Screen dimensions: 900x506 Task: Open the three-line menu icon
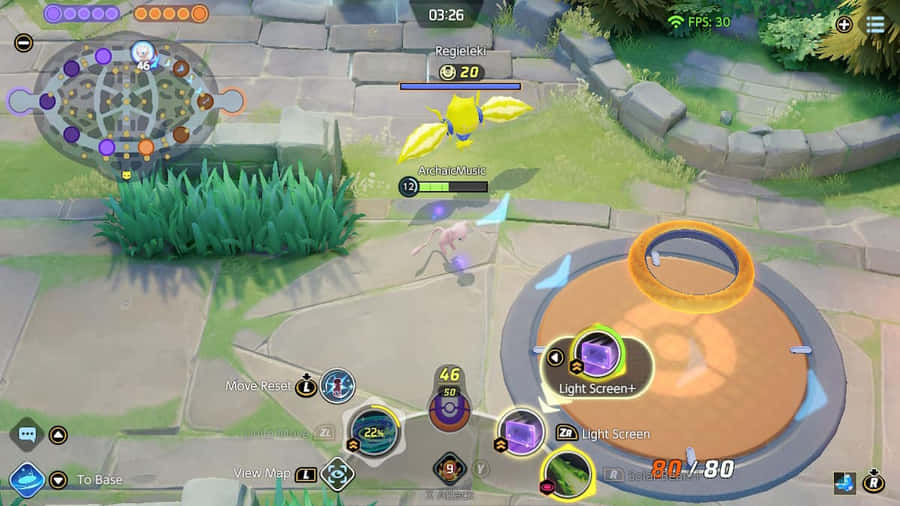tap(875, 24)
